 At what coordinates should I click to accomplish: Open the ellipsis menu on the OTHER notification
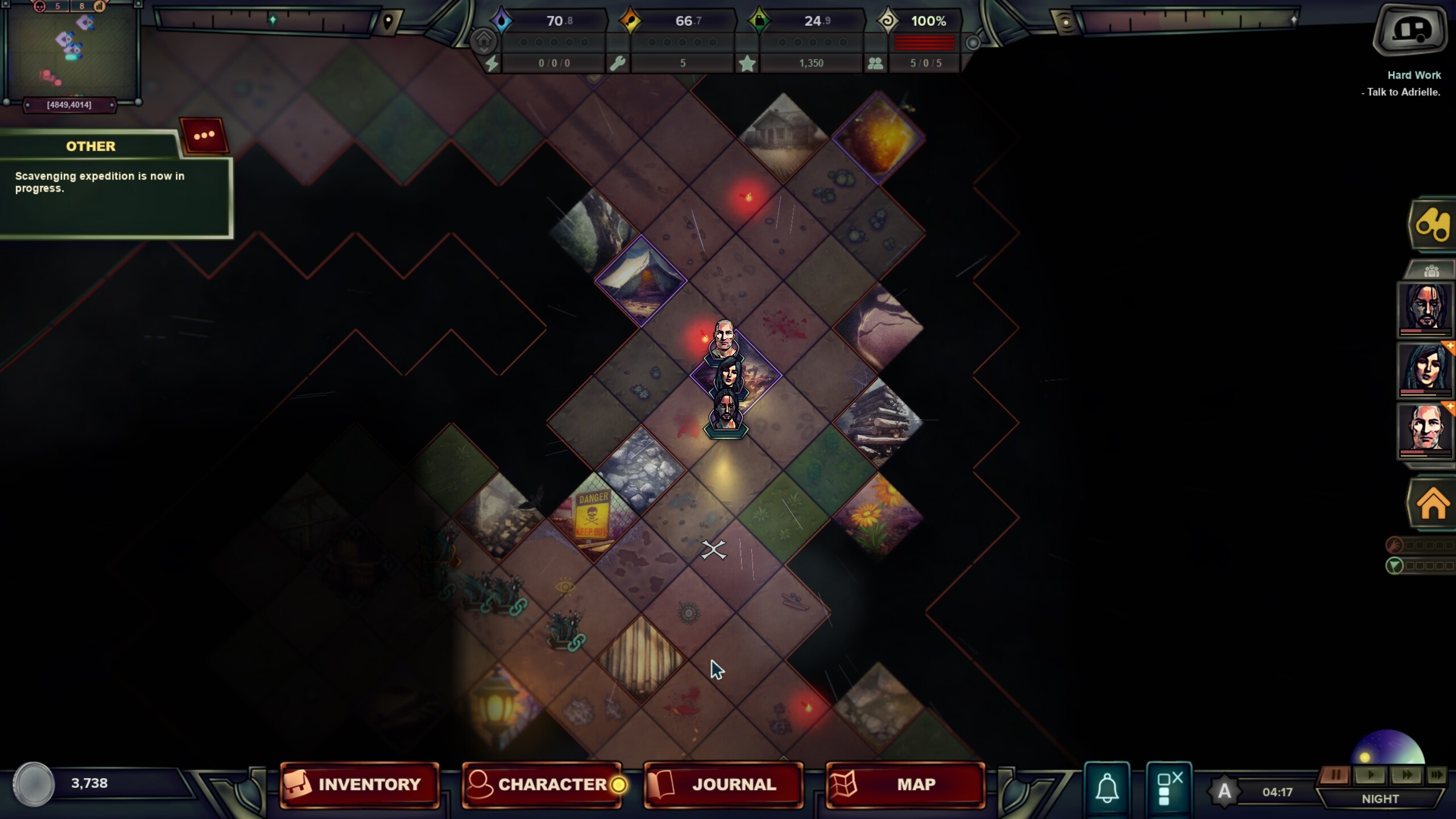coord(205,135)
